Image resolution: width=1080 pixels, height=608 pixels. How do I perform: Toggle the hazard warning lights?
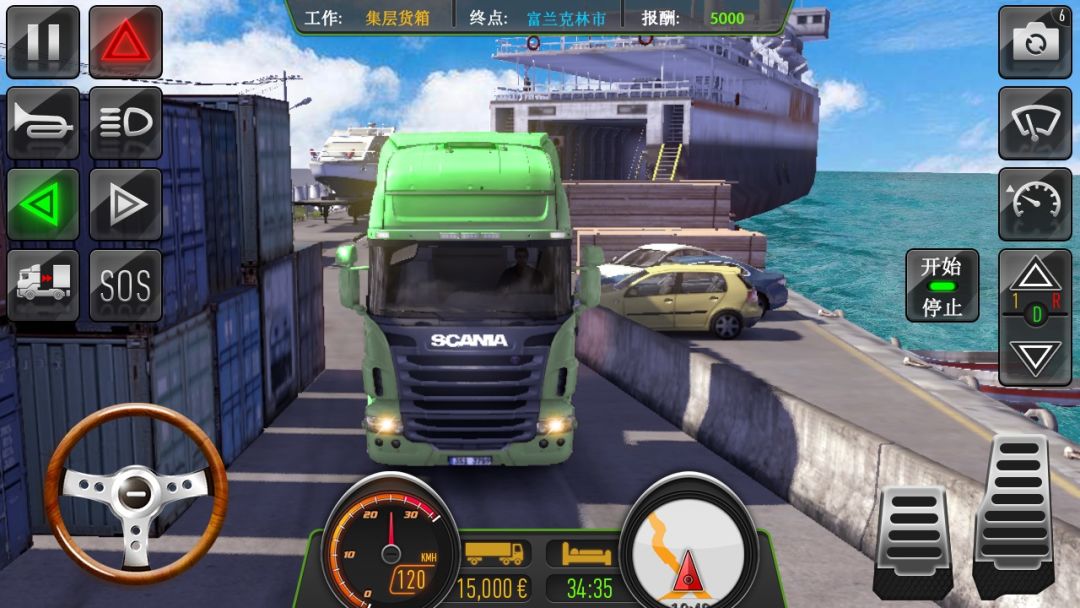(x=125, y=42)
